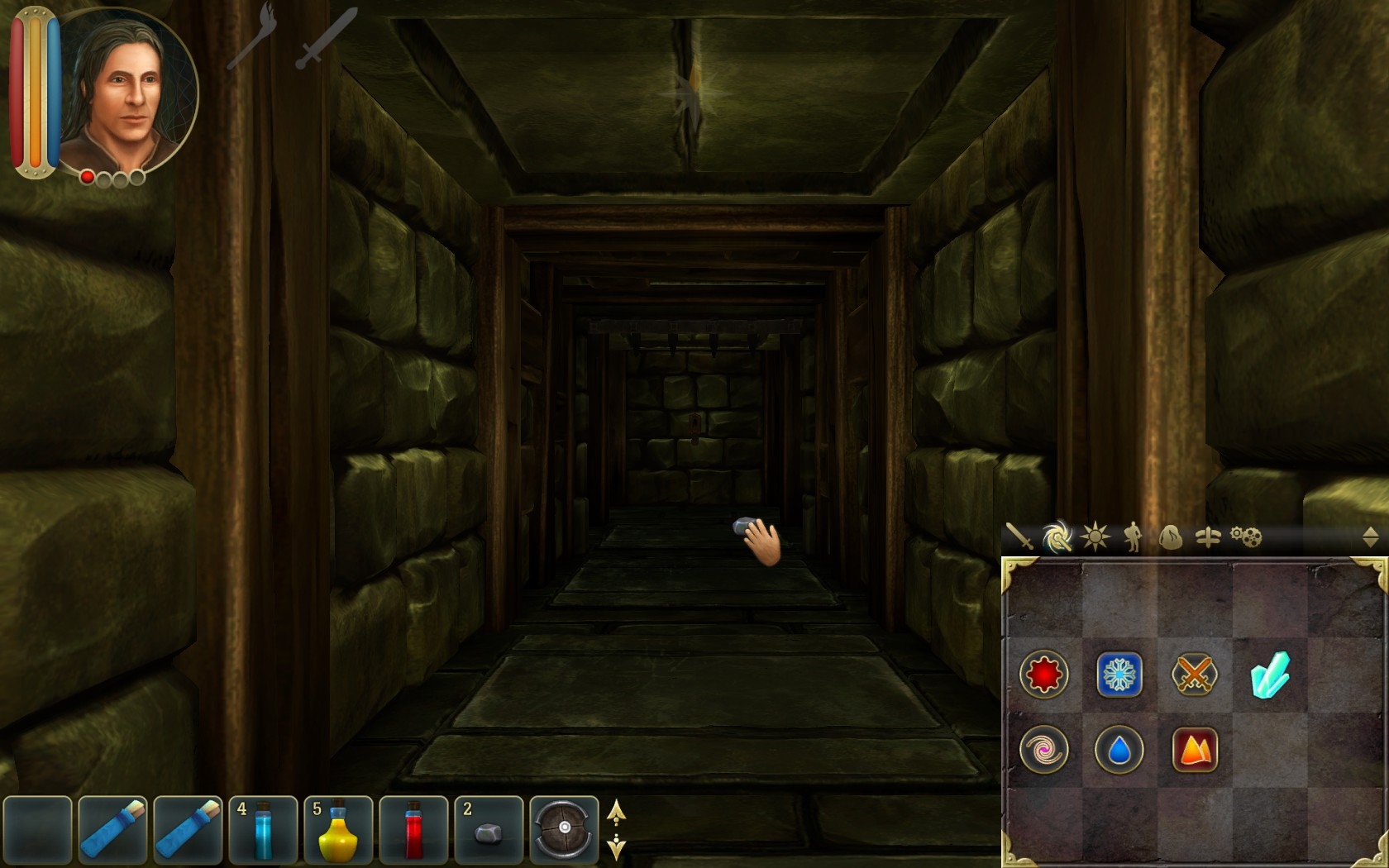Screen dimensions: 1389x868
Task: Open the gears settings panel icon
Action: point(1245,537)
